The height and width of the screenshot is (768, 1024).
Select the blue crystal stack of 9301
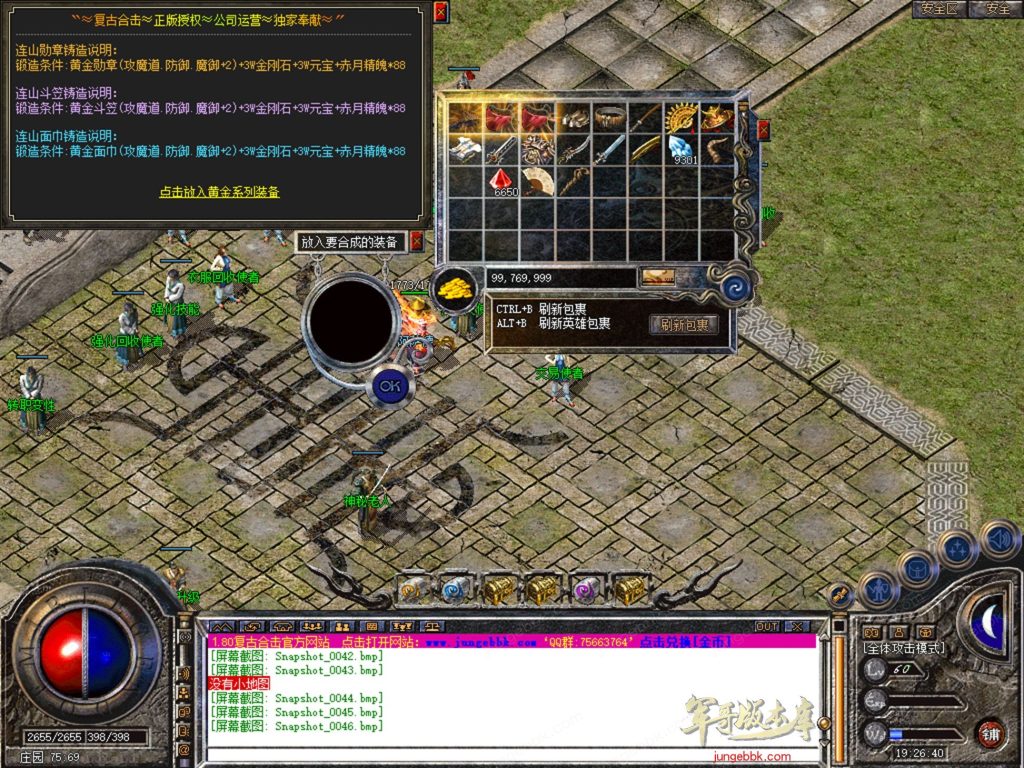tap(683, 150)
